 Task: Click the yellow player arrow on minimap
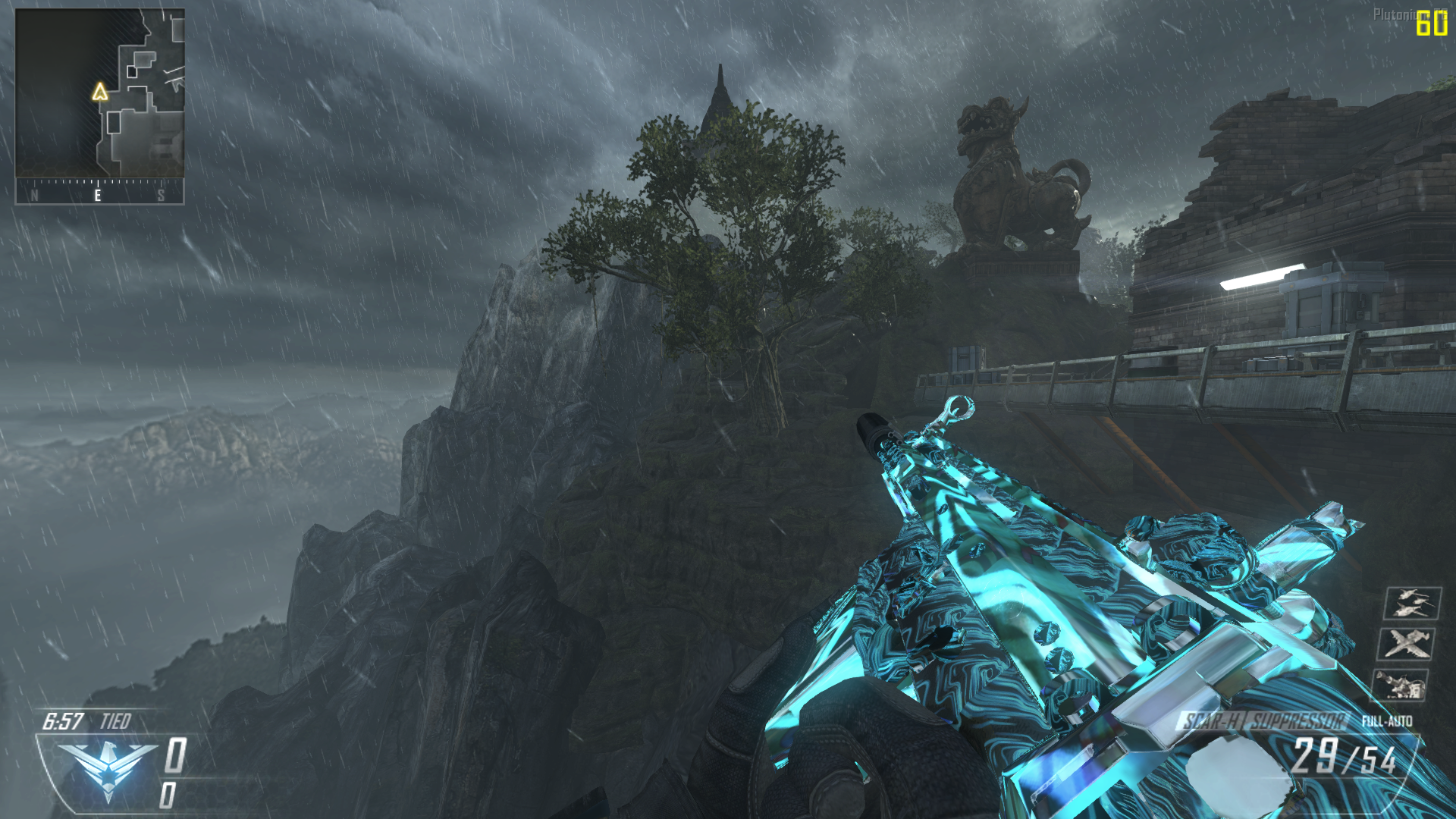click(100, 93)
